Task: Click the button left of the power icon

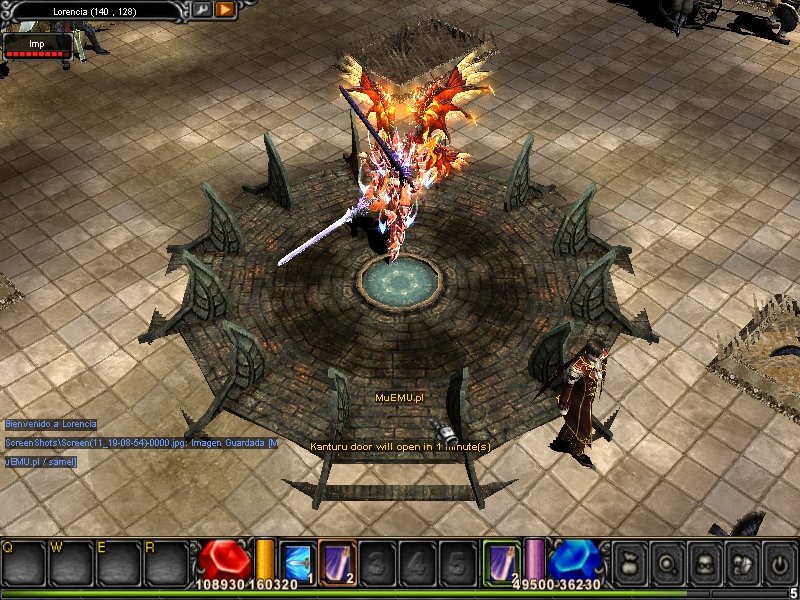Action: coord(741,562)
